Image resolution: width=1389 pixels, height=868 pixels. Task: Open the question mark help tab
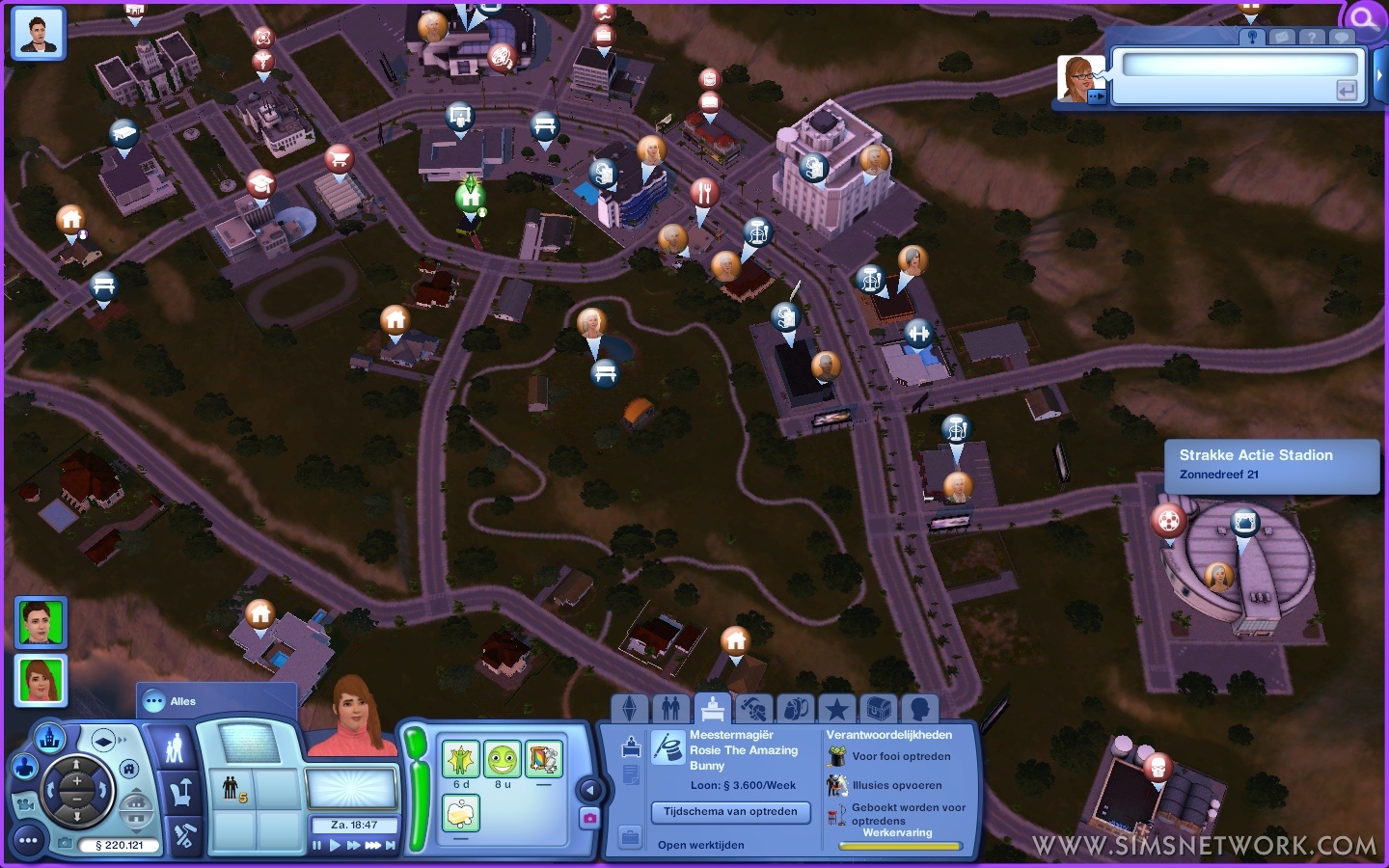tap(1311, 37)
